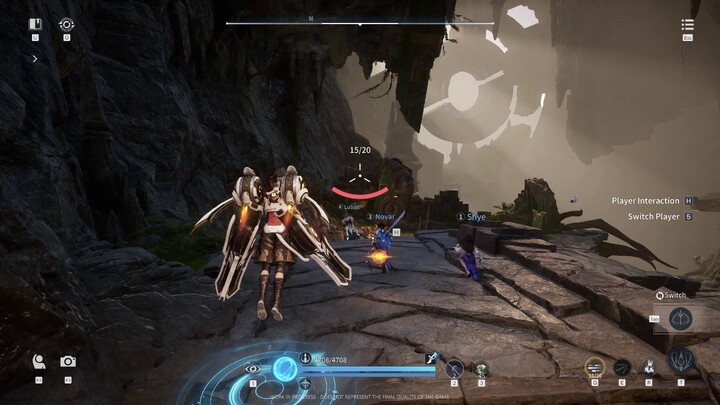The width and height of the screenshot is (720, 405).
Task: Click the circular target icon near the book
Action: [67, 24]
